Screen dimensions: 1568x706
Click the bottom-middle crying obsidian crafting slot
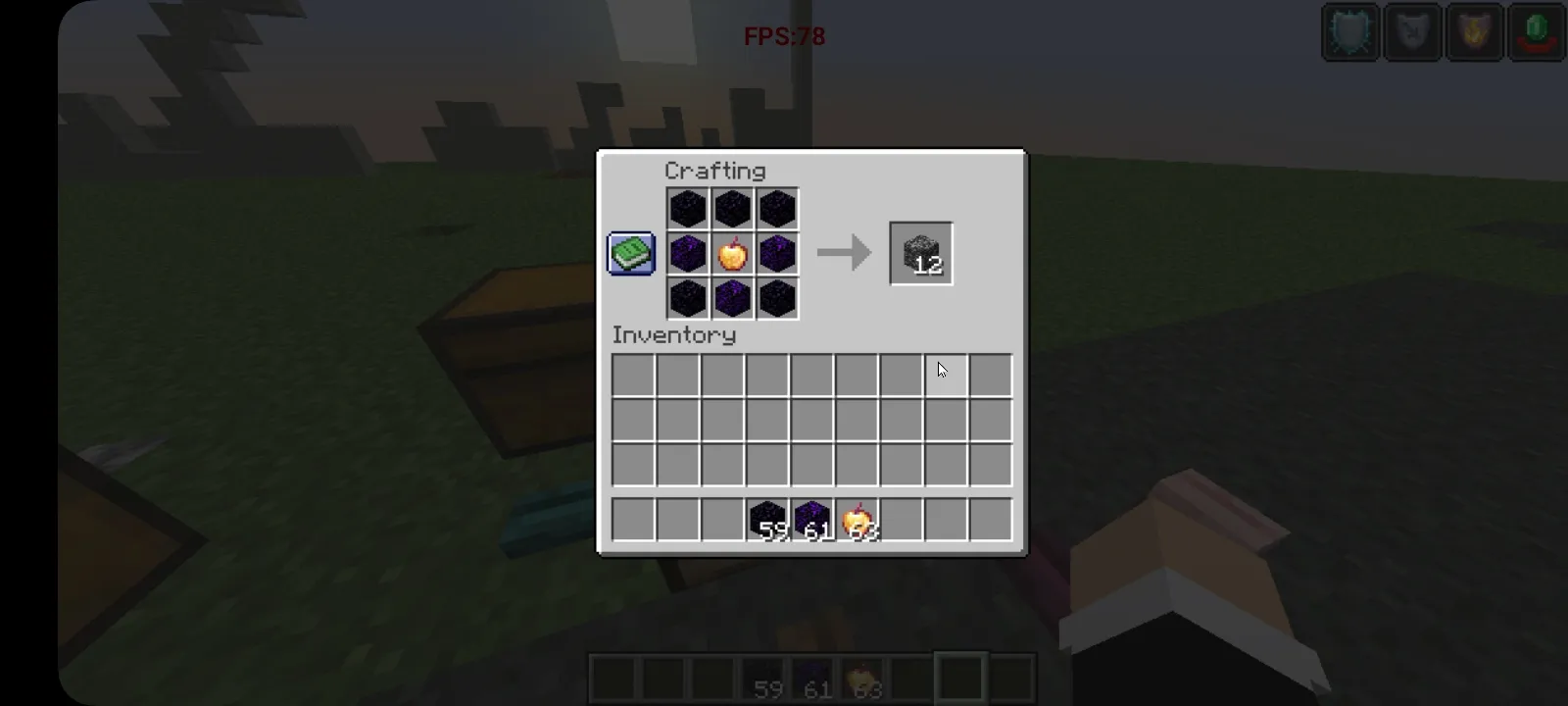tap(732, 298)
